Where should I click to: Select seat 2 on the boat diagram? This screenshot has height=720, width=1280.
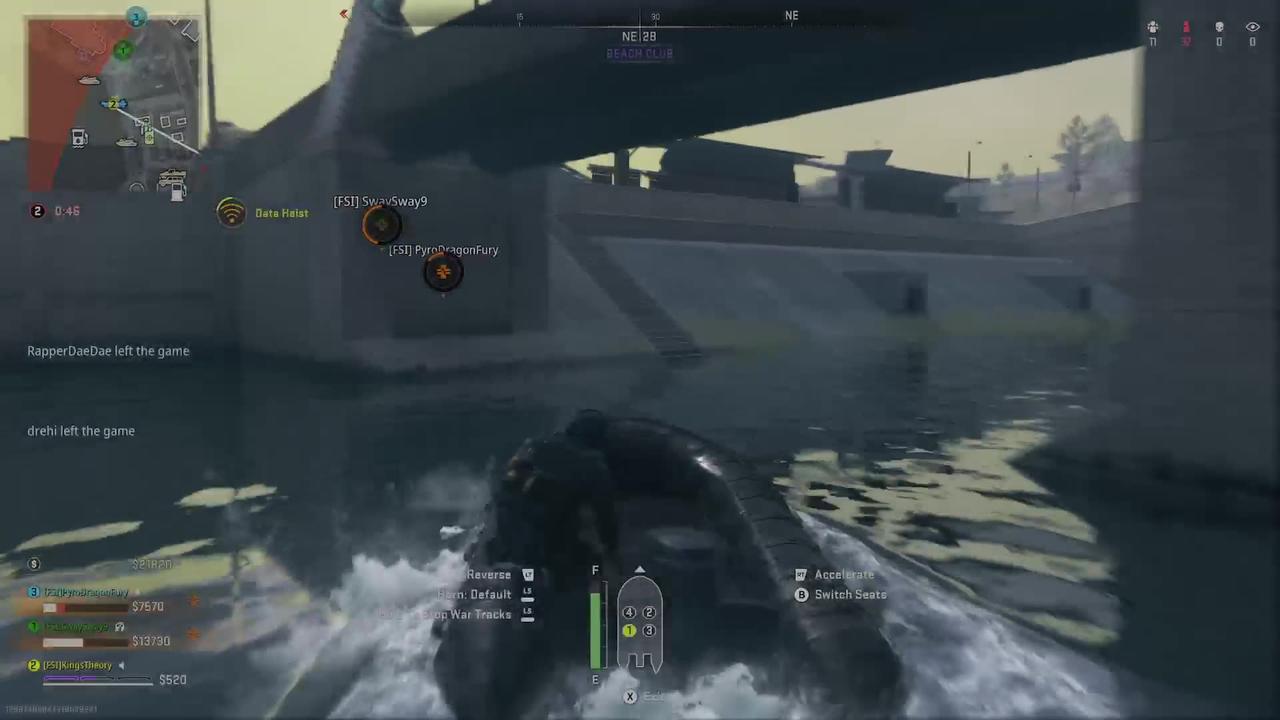[649, 612]
